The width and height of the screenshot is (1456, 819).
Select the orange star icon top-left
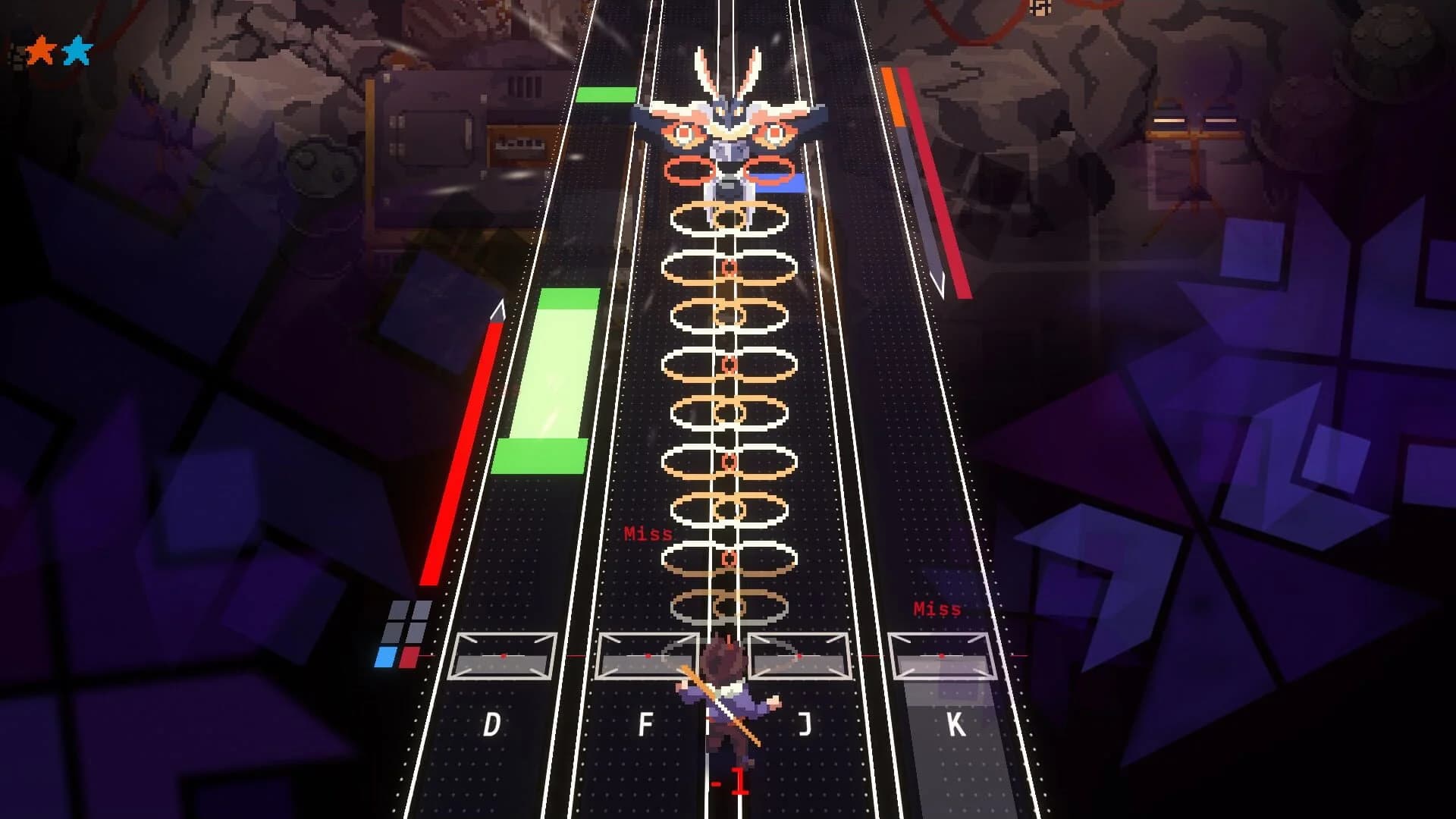[39, 49]
